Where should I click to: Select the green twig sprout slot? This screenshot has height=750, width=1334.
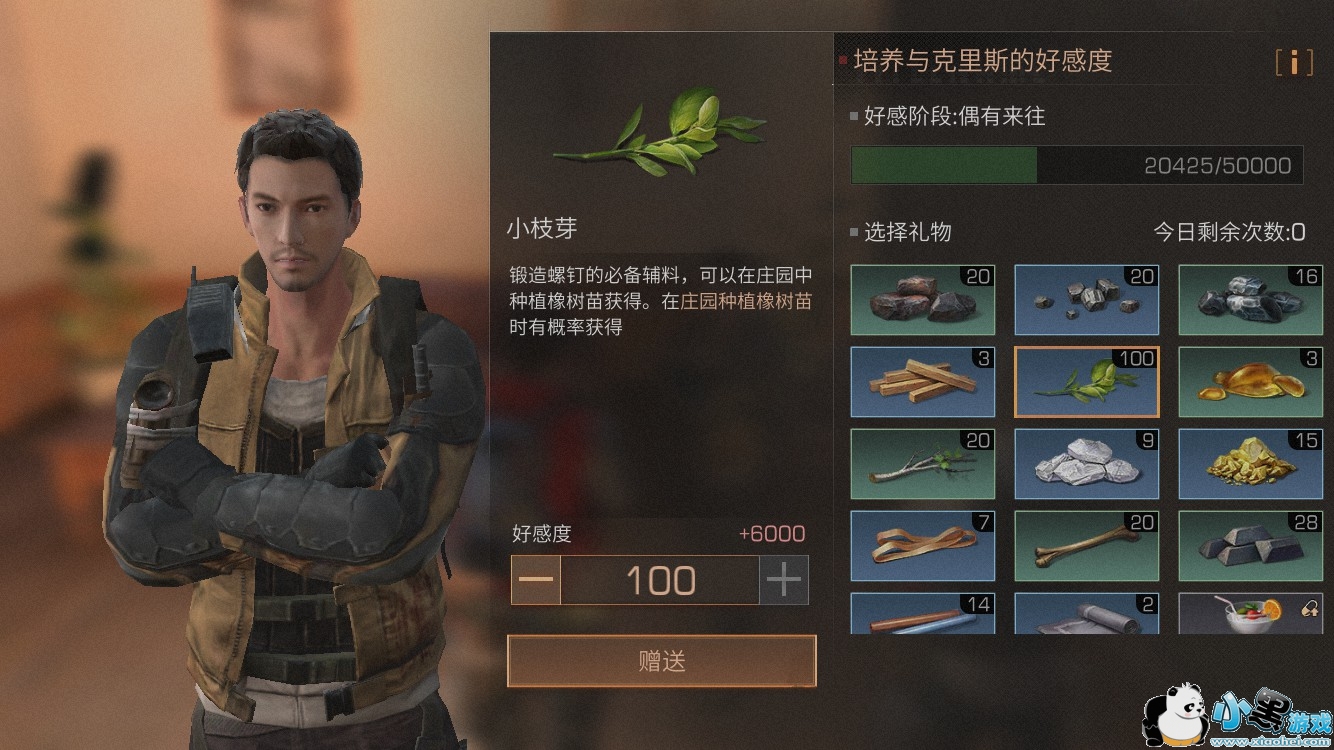(x=1087, y=381)
